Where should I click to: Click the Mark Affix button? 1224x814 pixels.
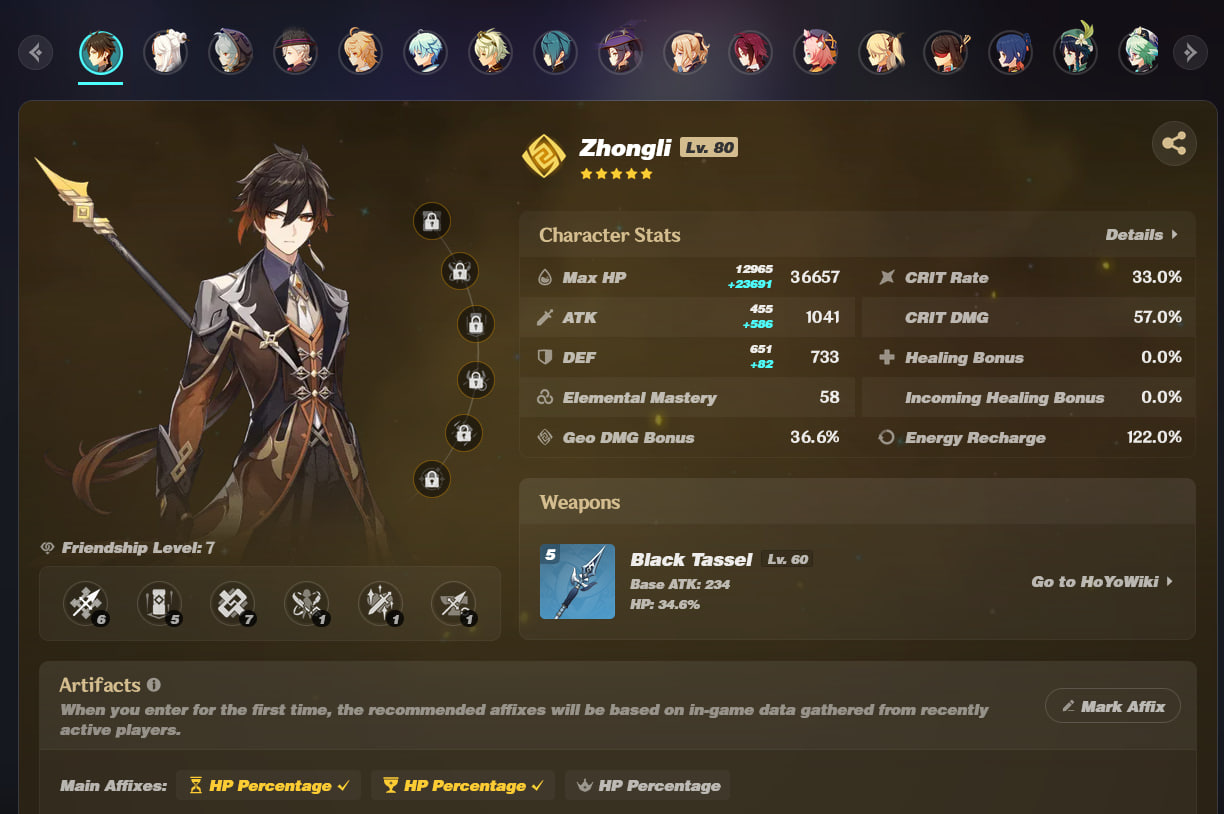[1112, 706]
